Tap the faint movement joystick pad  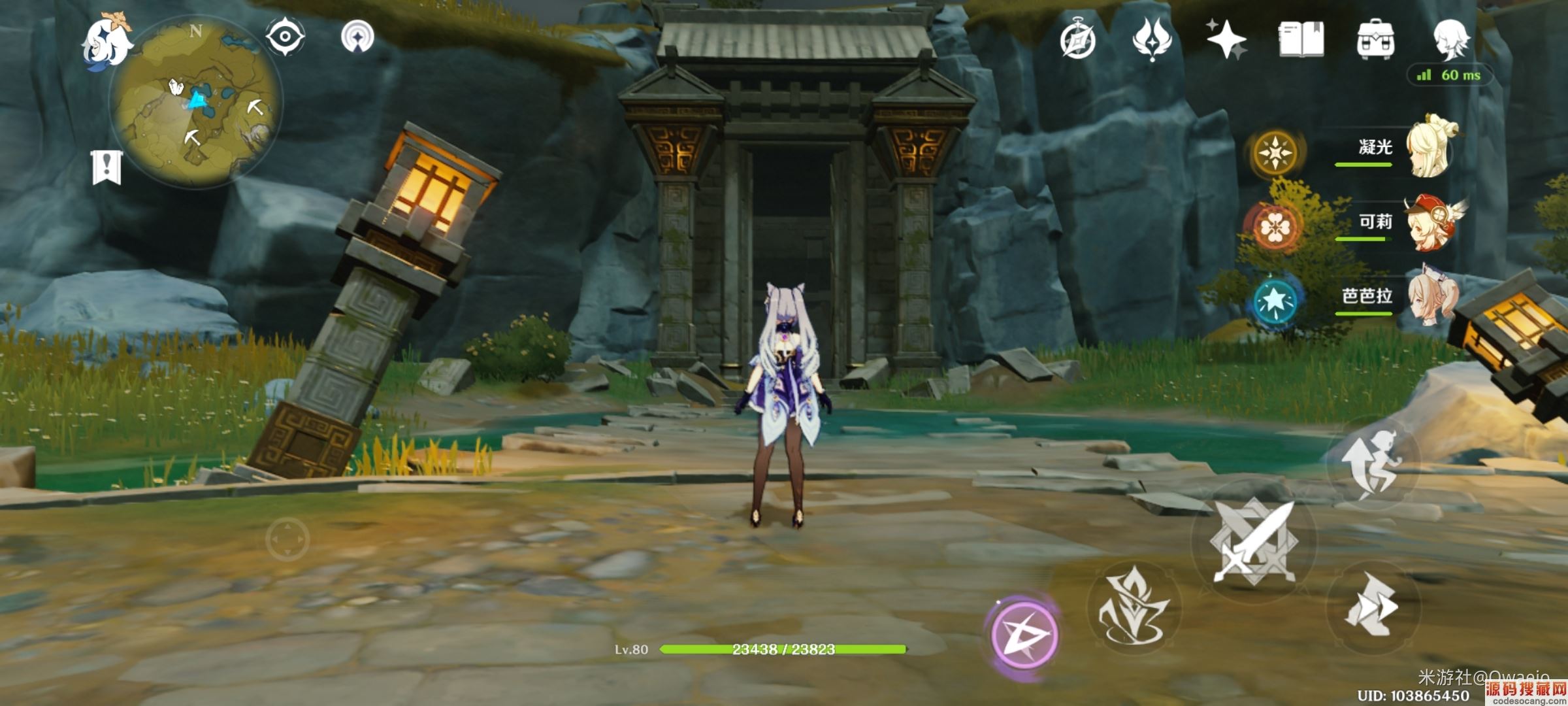[x=287, y=539]
